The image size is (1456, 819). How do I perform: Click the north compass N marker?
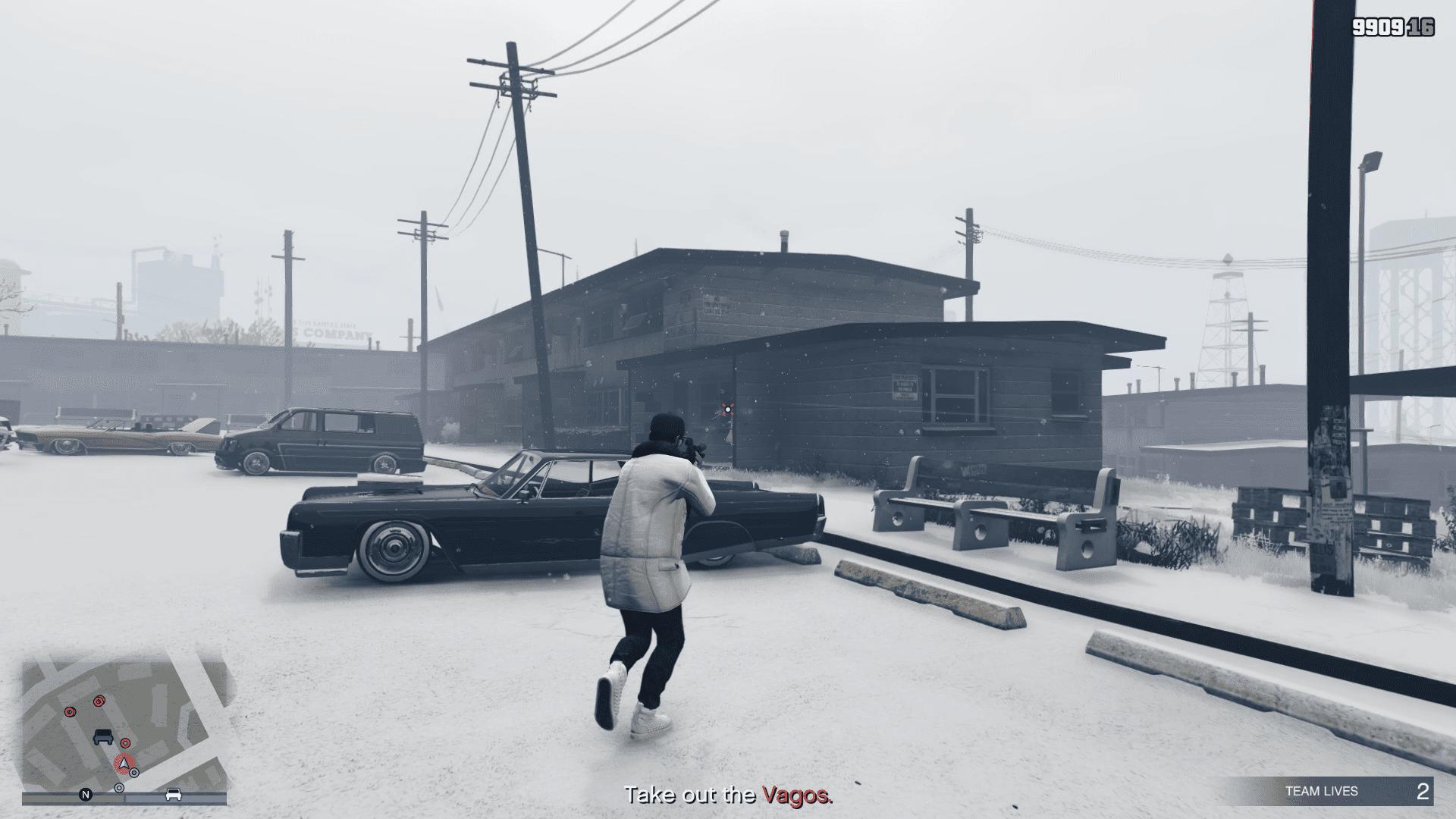point(86,795)
